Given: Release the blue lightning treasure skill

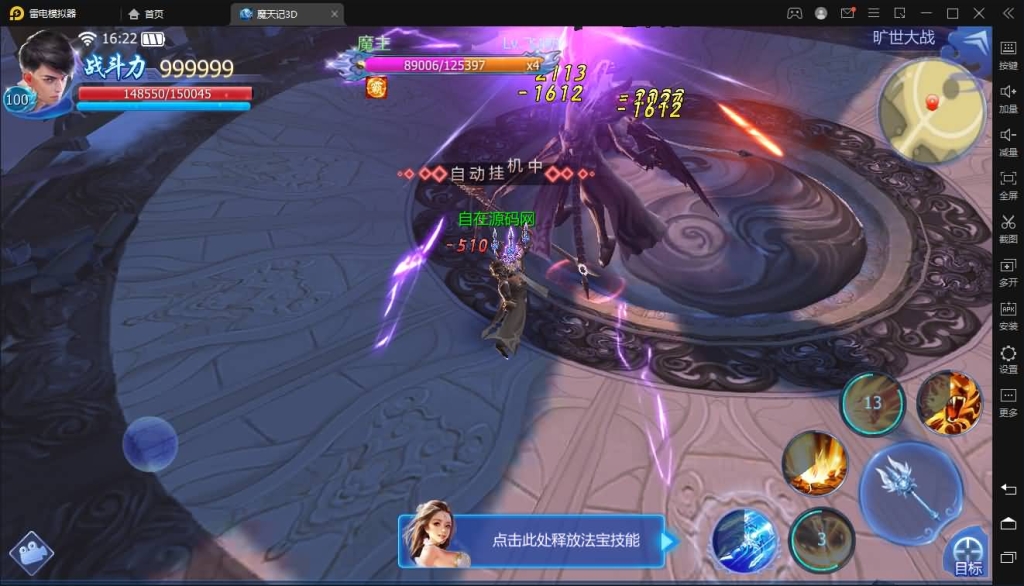Looking at the screenshot, I should tap(744, 541).
